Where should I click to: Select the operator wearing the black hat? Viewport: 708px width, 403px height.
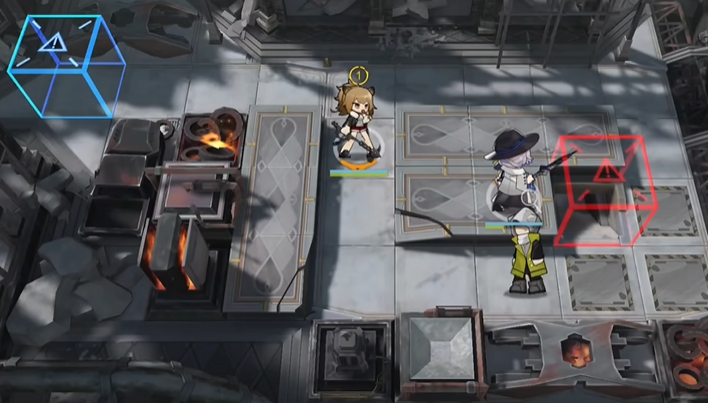[513, 175]
